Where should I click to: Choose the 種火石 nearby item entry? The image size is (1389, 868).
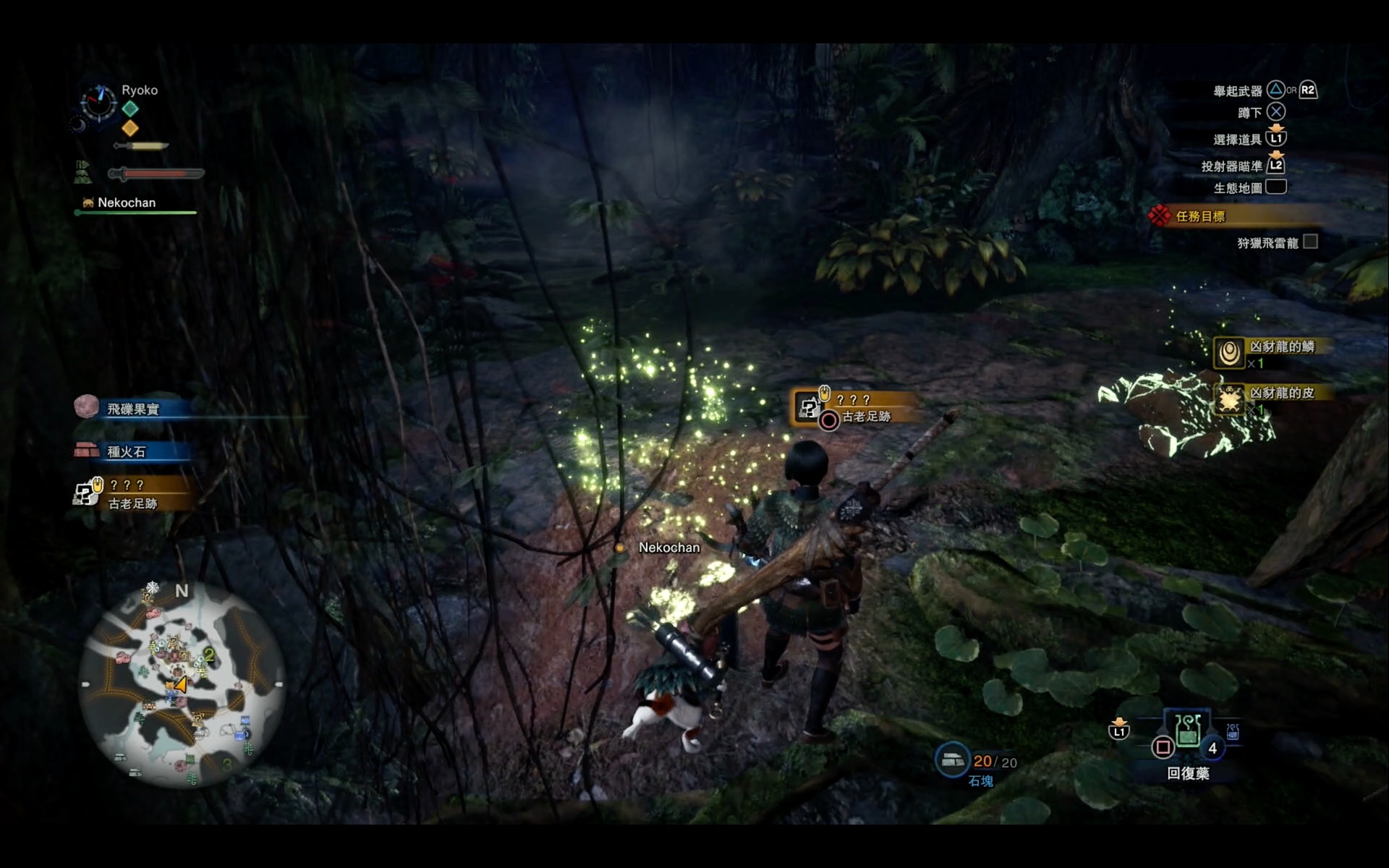click(x=127, y=451)
